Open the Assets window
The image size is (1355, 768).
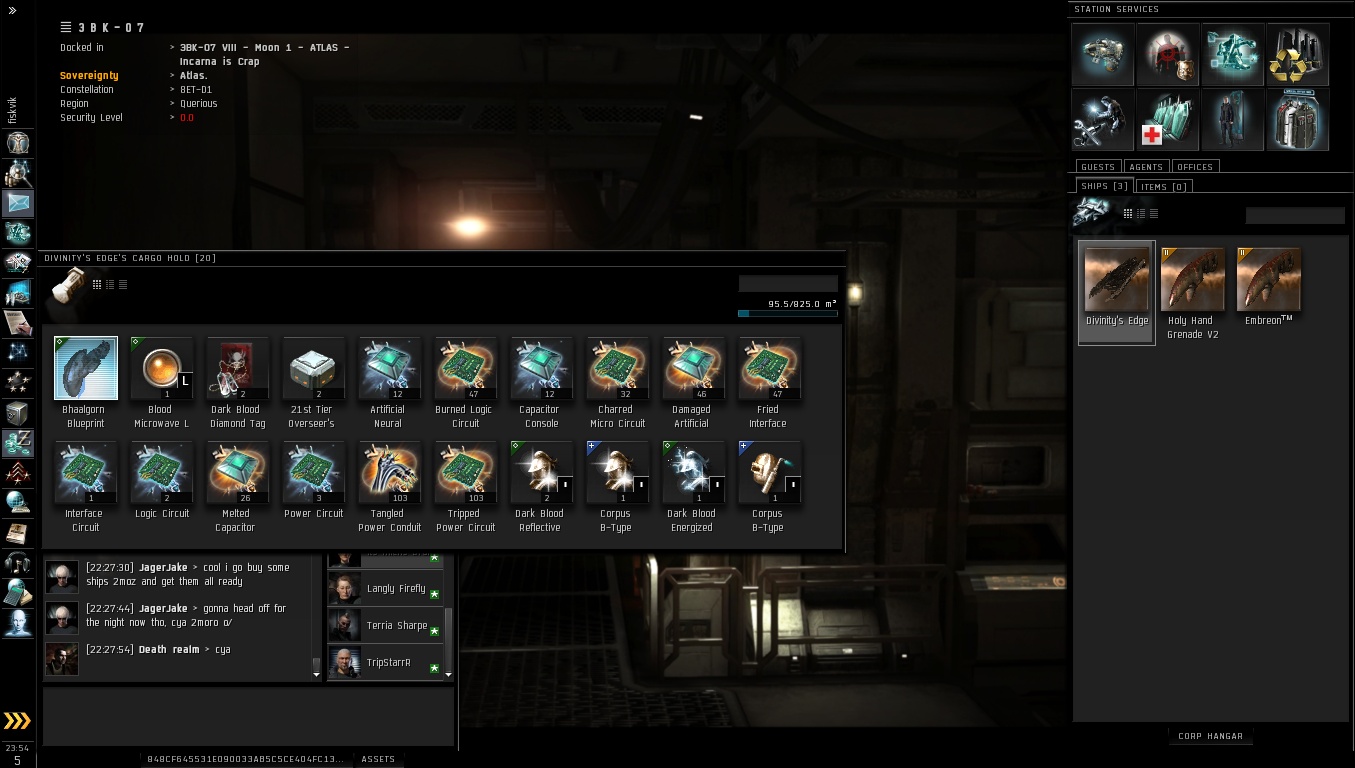378,759
